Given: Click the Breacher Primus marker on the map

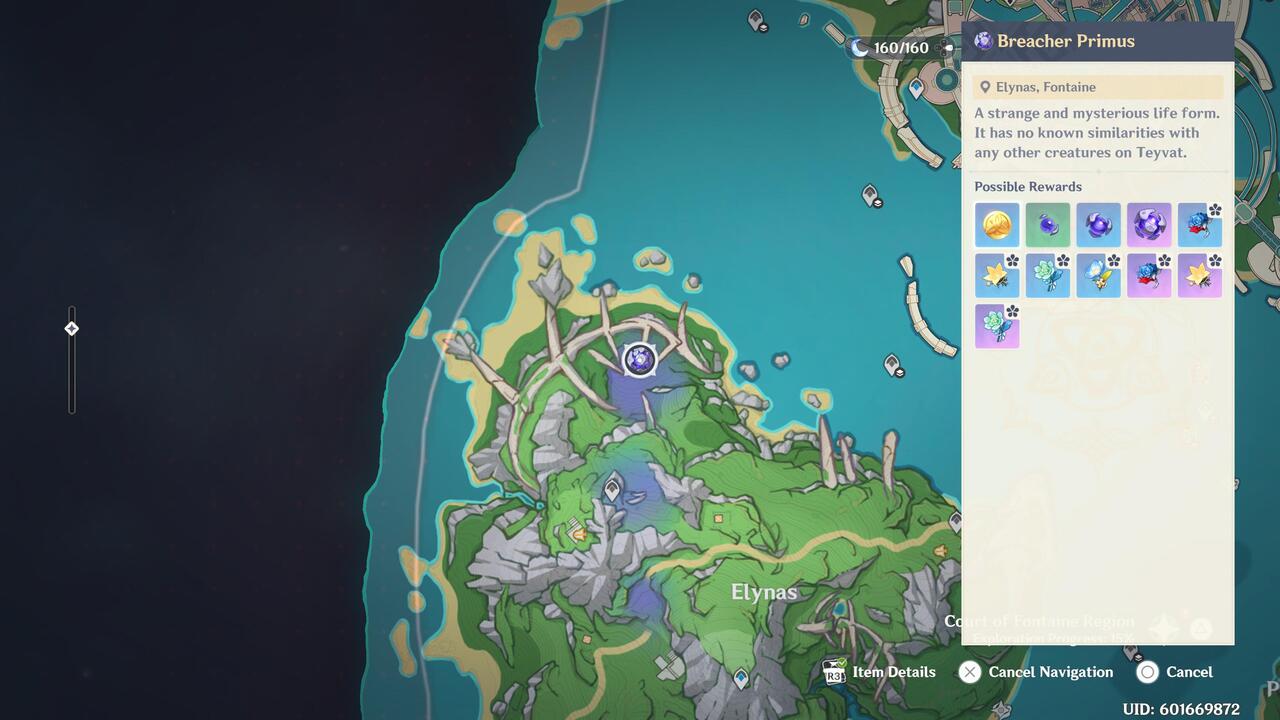Looking at the screenshot, I should coord(638,362).
